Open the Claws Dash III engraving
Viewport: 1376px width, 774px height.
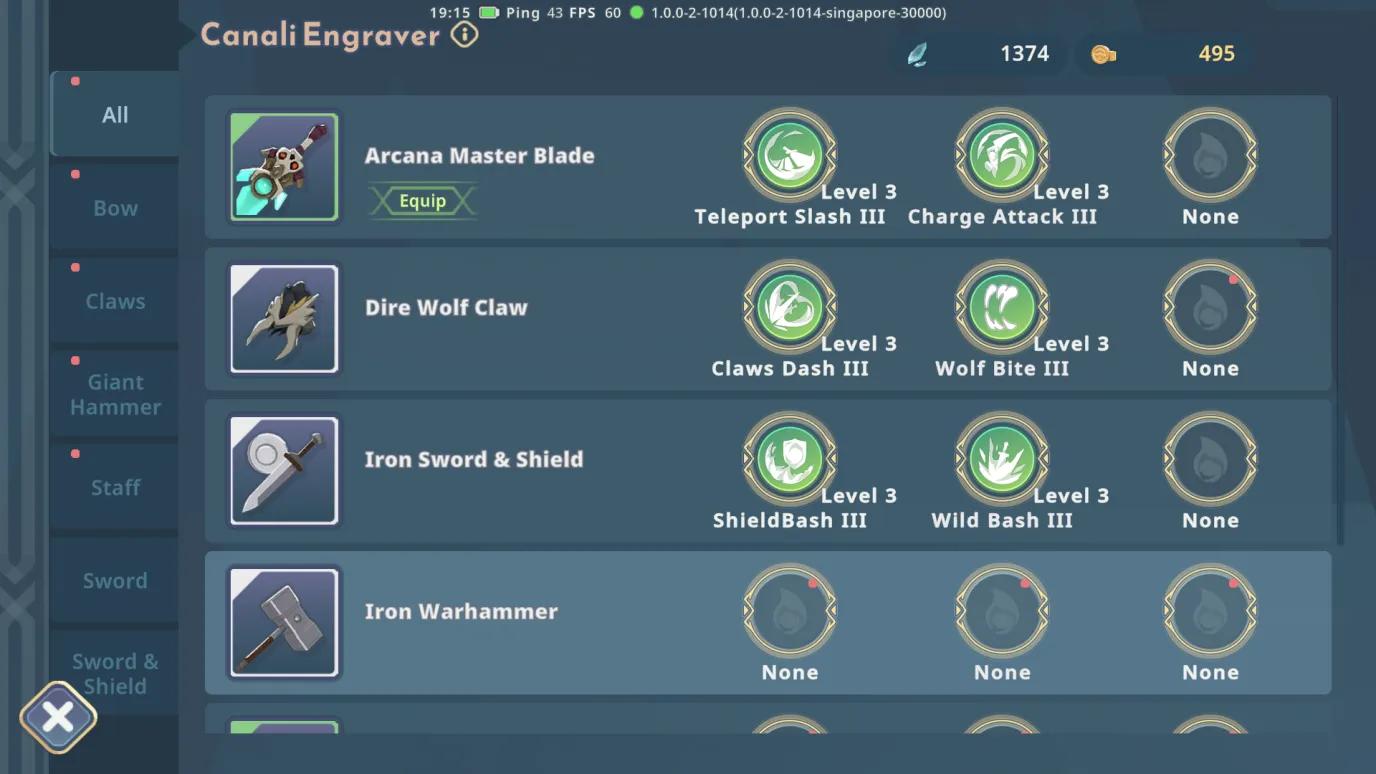pos(790,308)
